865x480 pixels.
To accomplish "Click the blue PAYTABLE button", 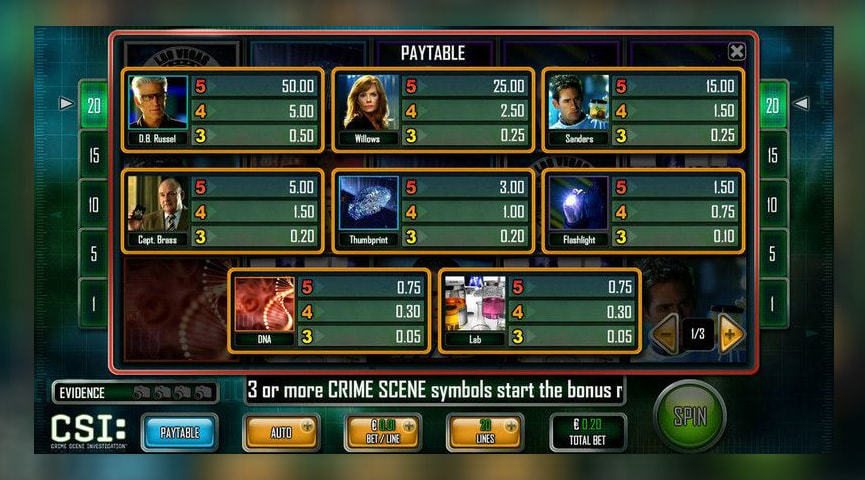I will pos(180,432).
